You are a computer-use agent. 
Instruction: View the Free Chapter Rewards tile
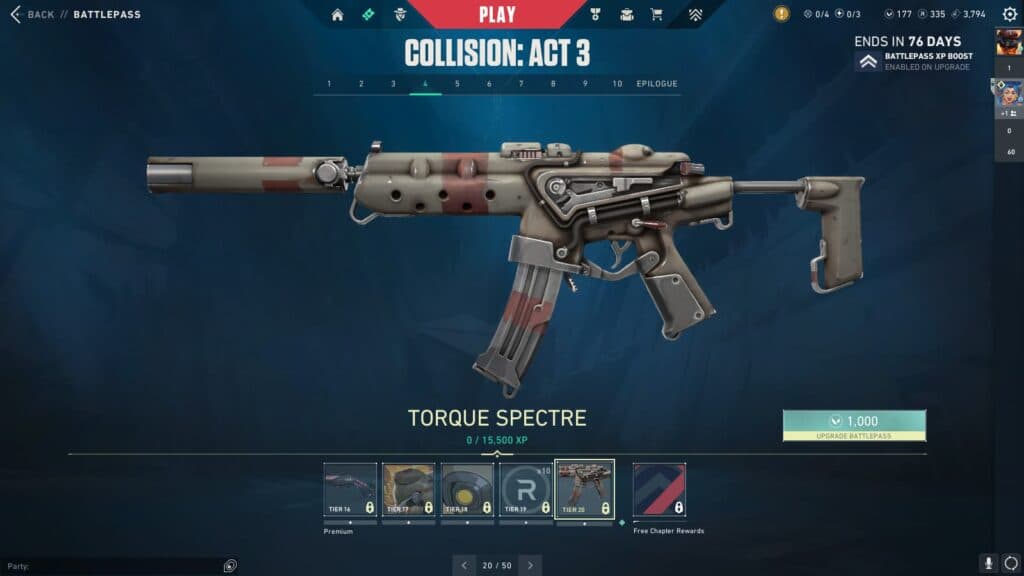(659, 489)
